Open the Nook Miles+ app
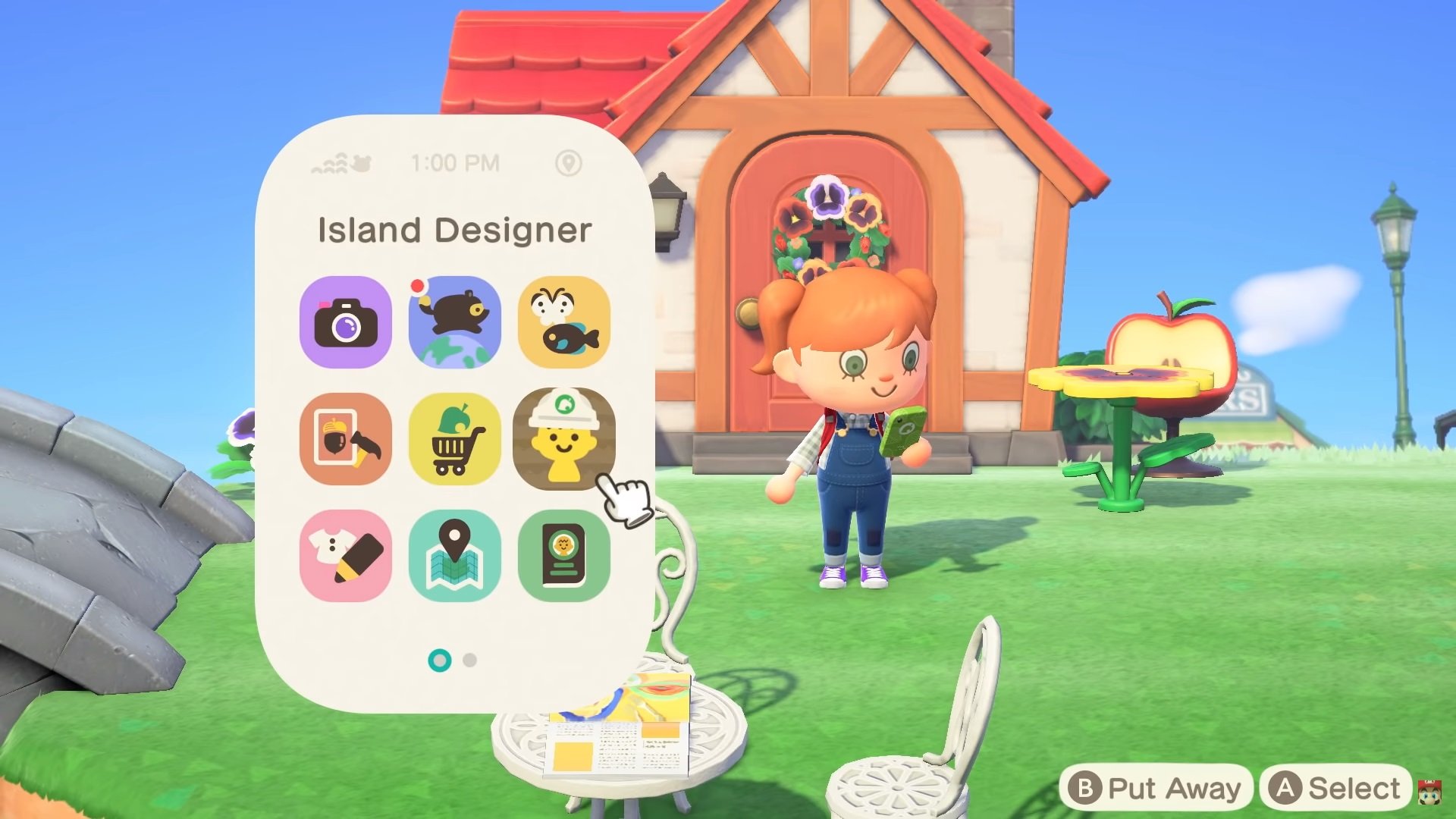 455,322
